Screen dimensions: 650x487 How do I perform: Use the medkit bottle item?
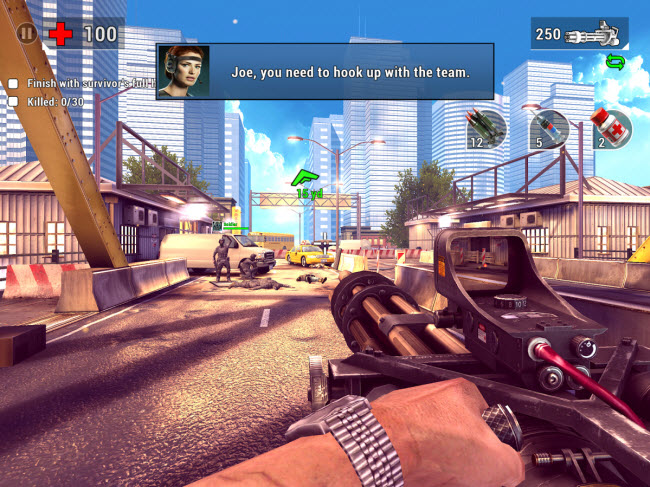click(x=610, y=128)
